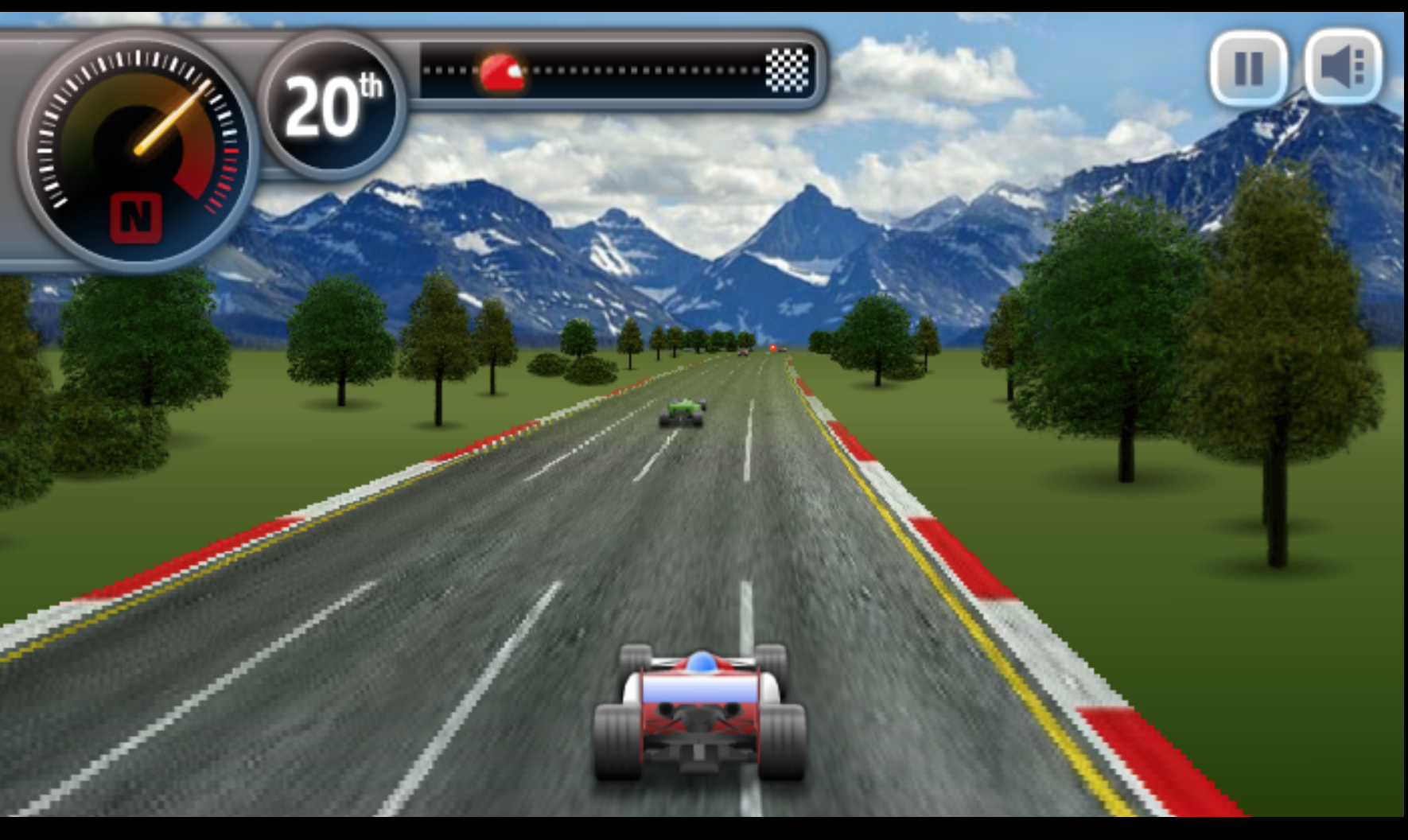Select the 20th position badge
Screen dimensions: 1408x840
pyautogui.click(x=331, y=106)
